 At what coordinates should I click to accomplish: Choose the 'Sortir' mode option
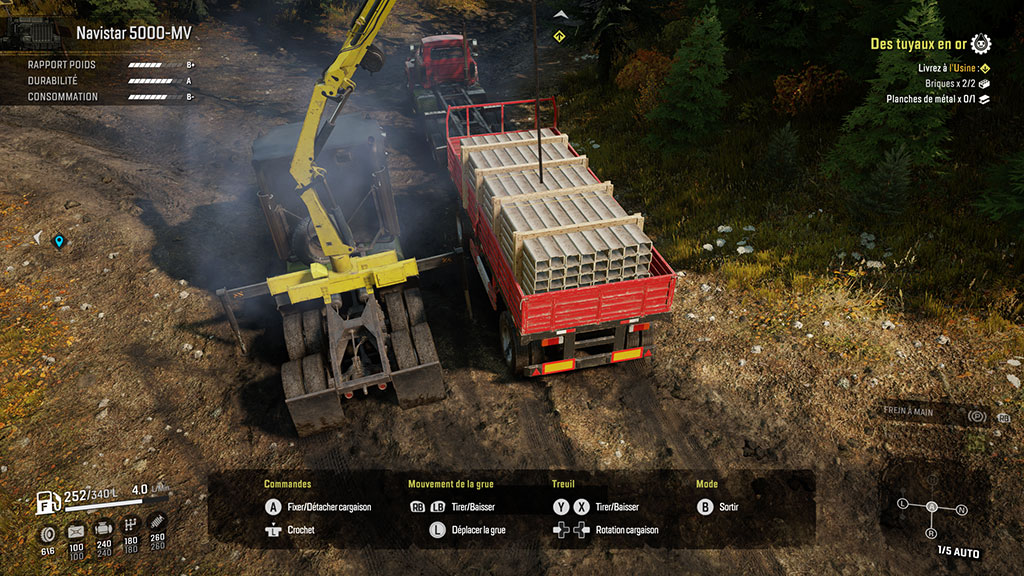(728, 507)
